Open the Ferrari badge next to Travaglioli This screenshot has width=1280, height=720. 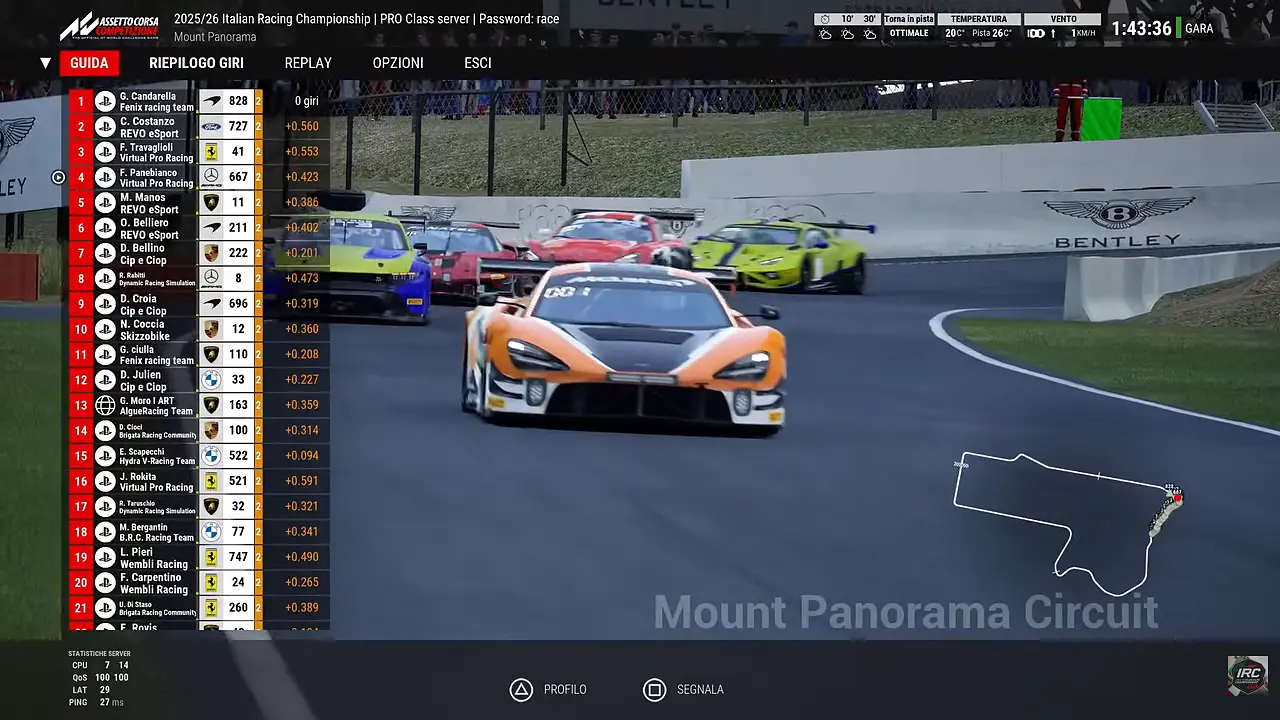pos(212,151)
